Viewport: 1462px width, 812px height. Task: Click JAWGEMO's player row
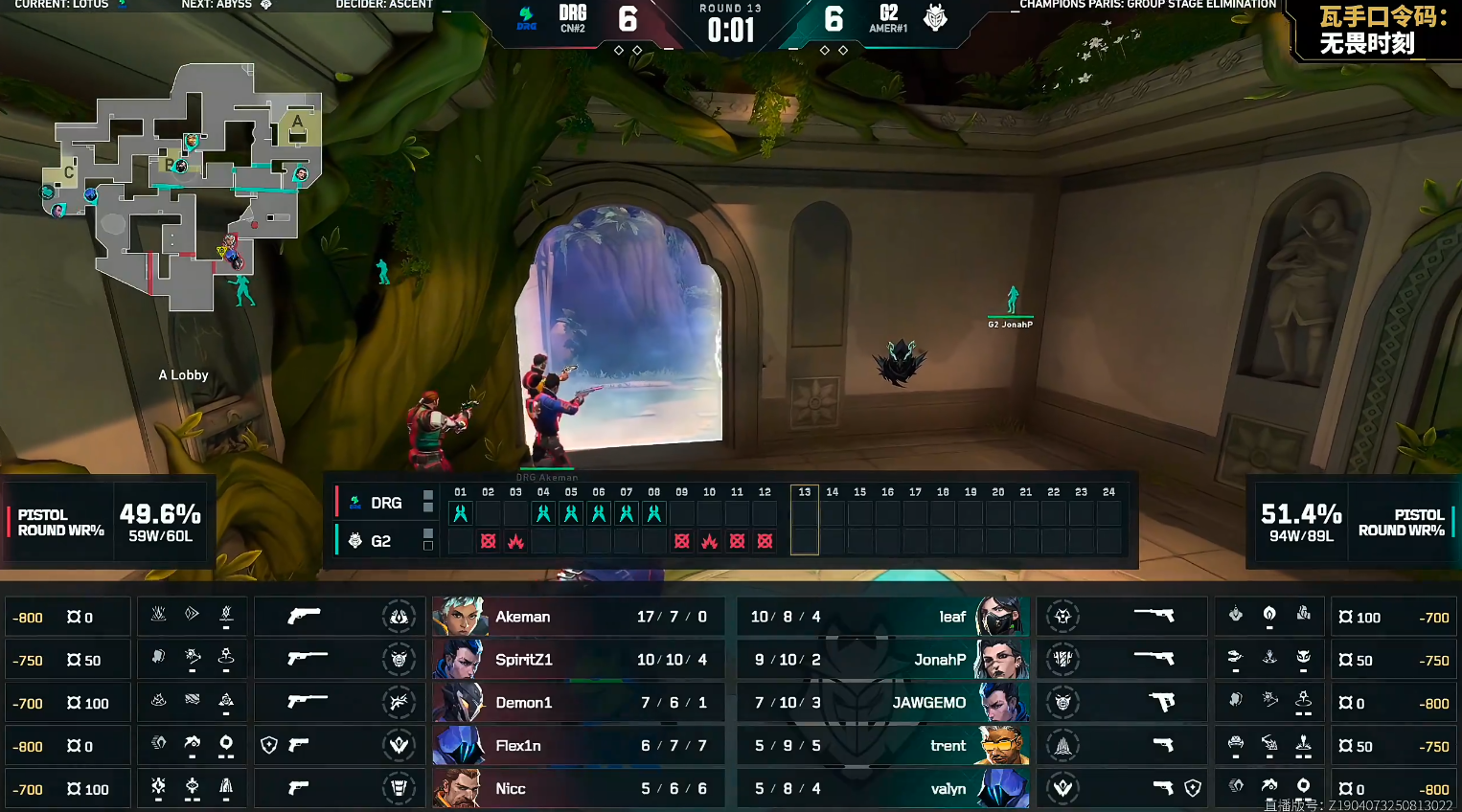pyautogui.click(x=881, y=703)
